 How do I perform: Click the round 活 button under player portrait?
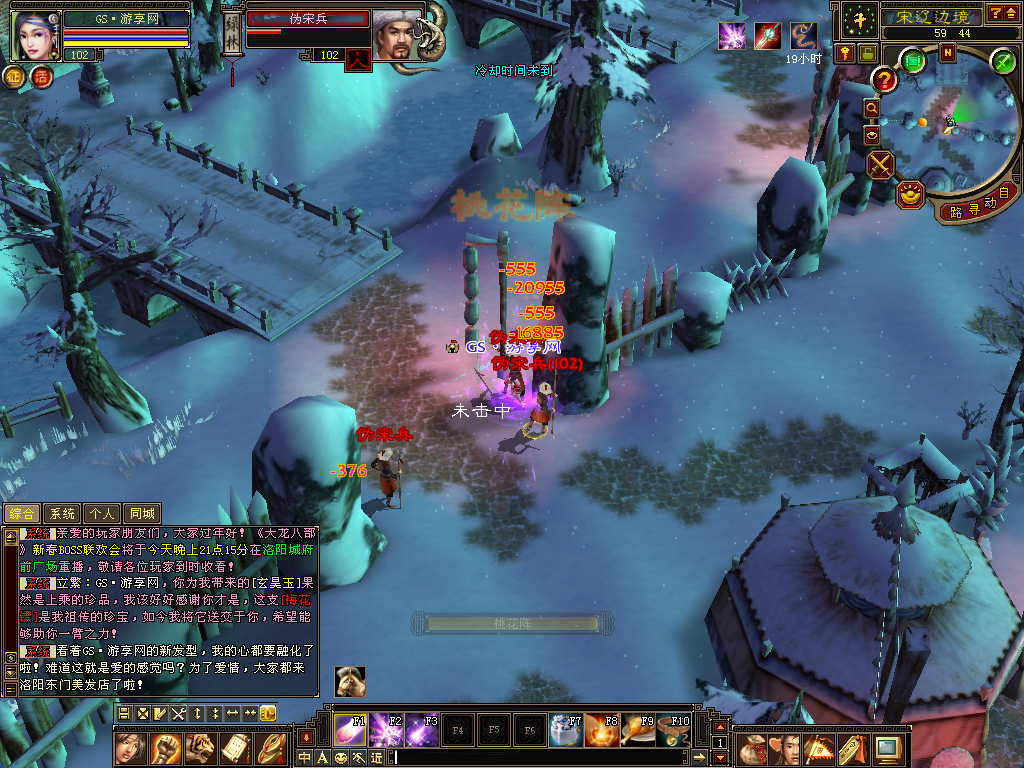click(x=42, y=77)
